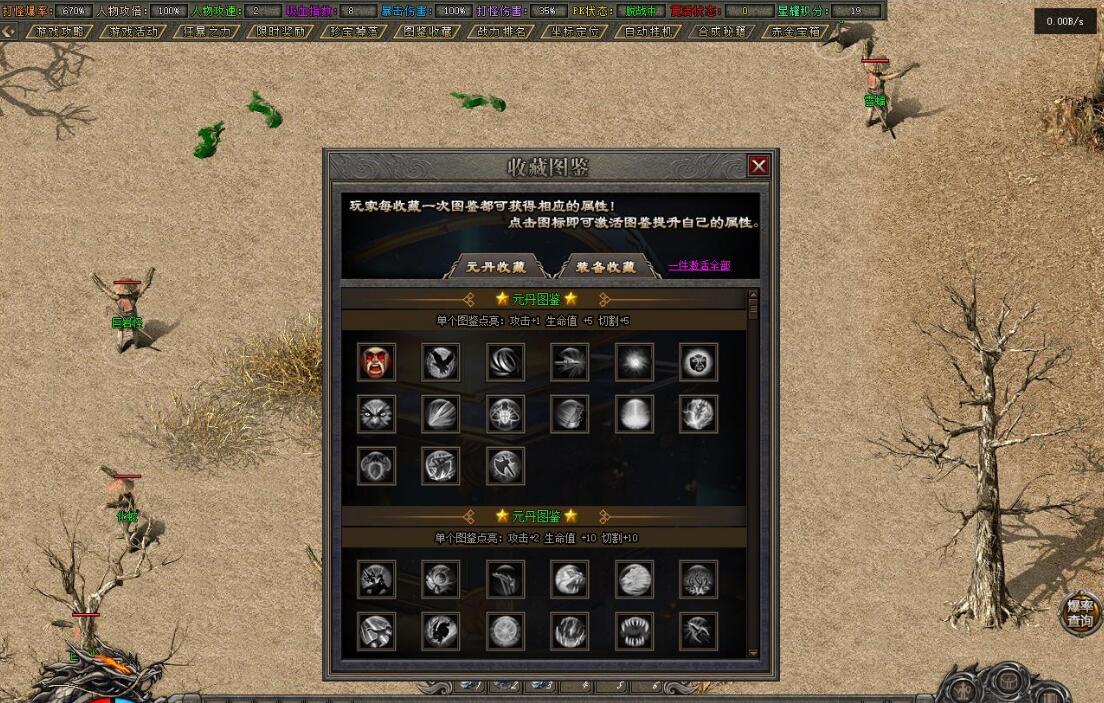Choose the axe warrior codex icon

click(x=506, y=466)
